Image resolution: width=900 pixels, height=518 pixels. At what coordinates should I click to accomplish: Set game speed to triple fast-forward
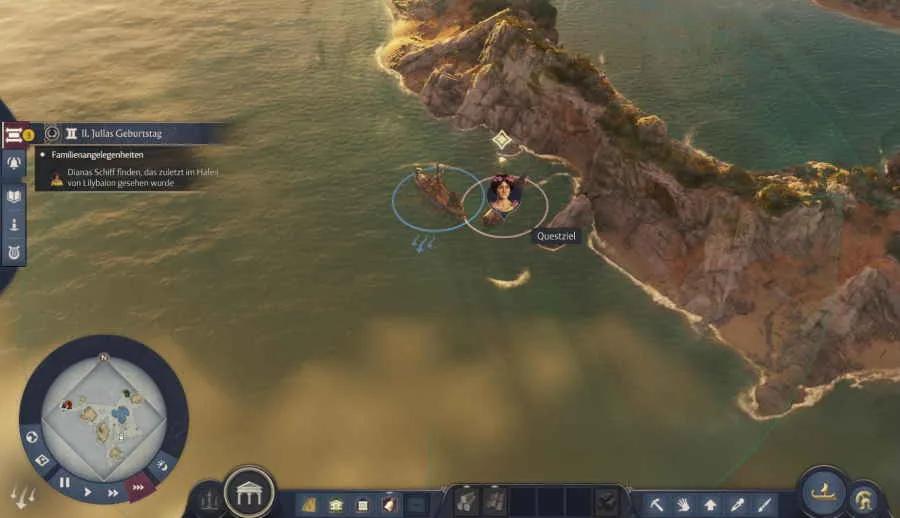tap(139, 486)
